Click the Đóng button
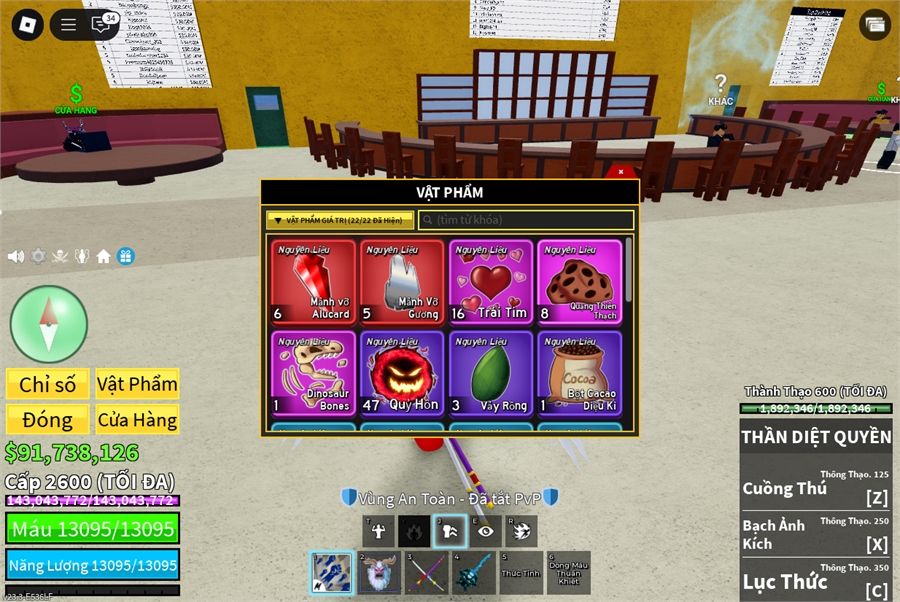This screenshot has width=900, height=602. (x=48, y=420)
